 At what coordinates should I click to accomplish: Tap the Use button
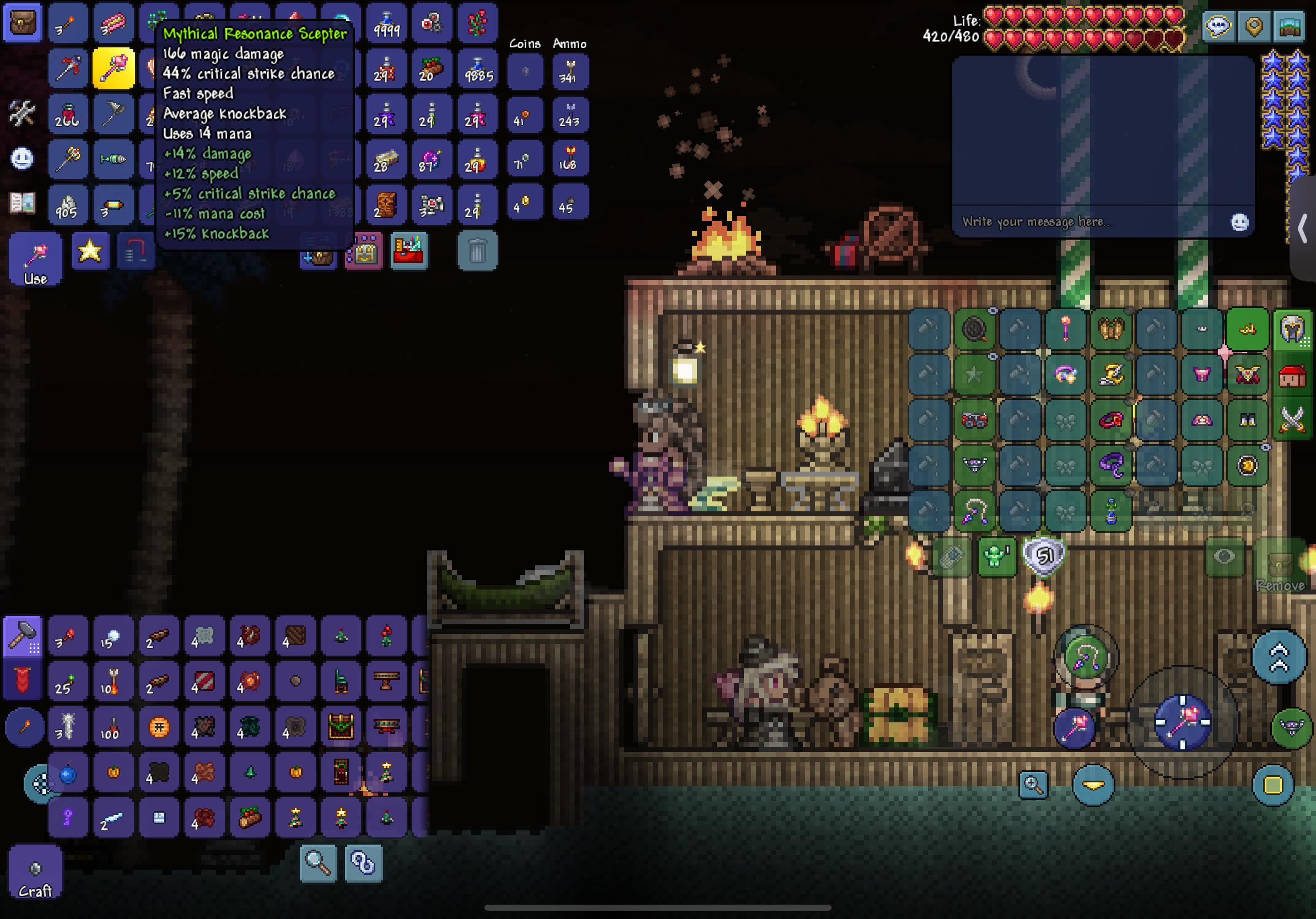[35, 259]
